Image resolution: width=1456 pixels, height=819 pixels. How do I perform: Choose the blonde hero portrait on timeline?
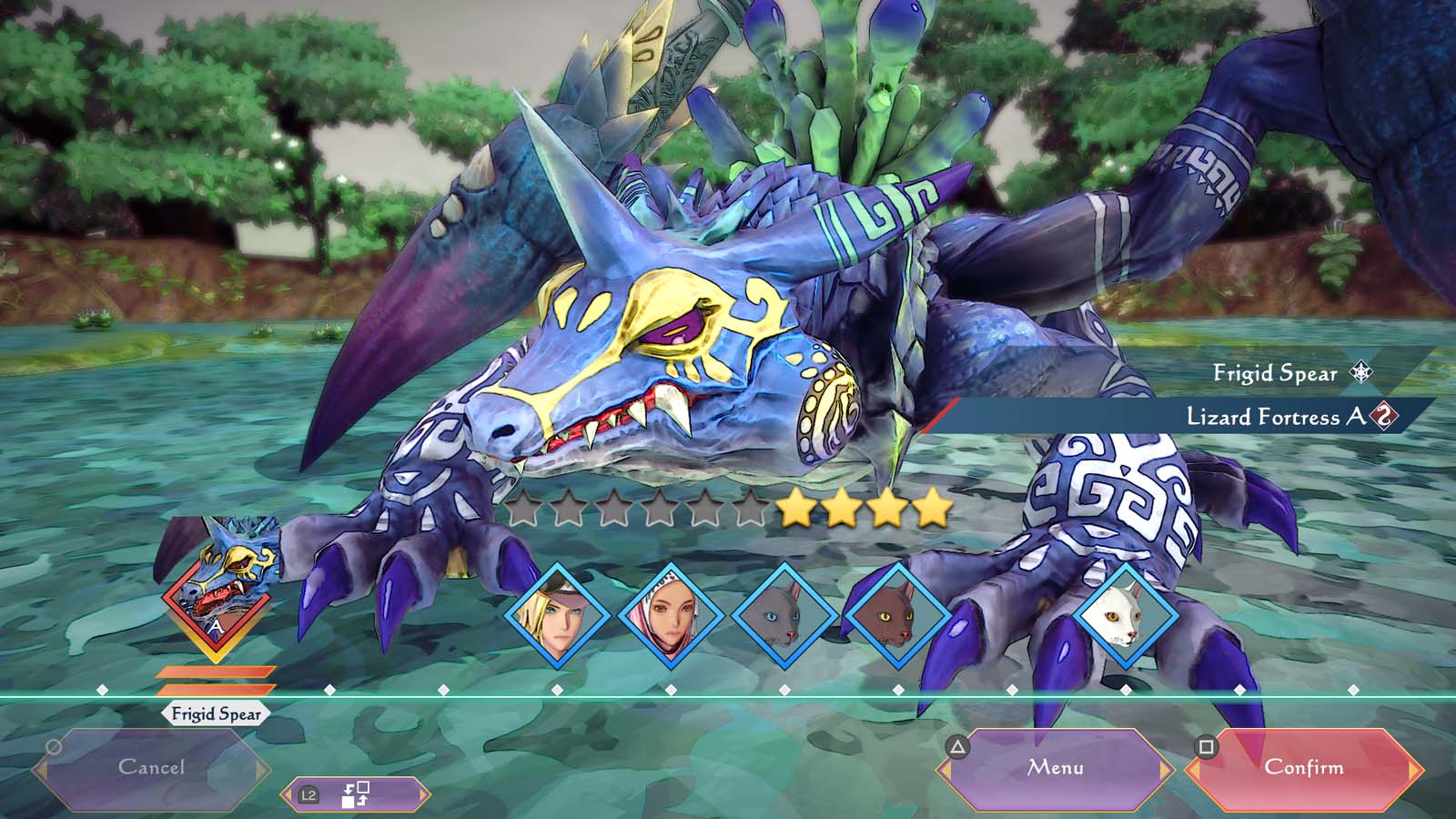557,615
